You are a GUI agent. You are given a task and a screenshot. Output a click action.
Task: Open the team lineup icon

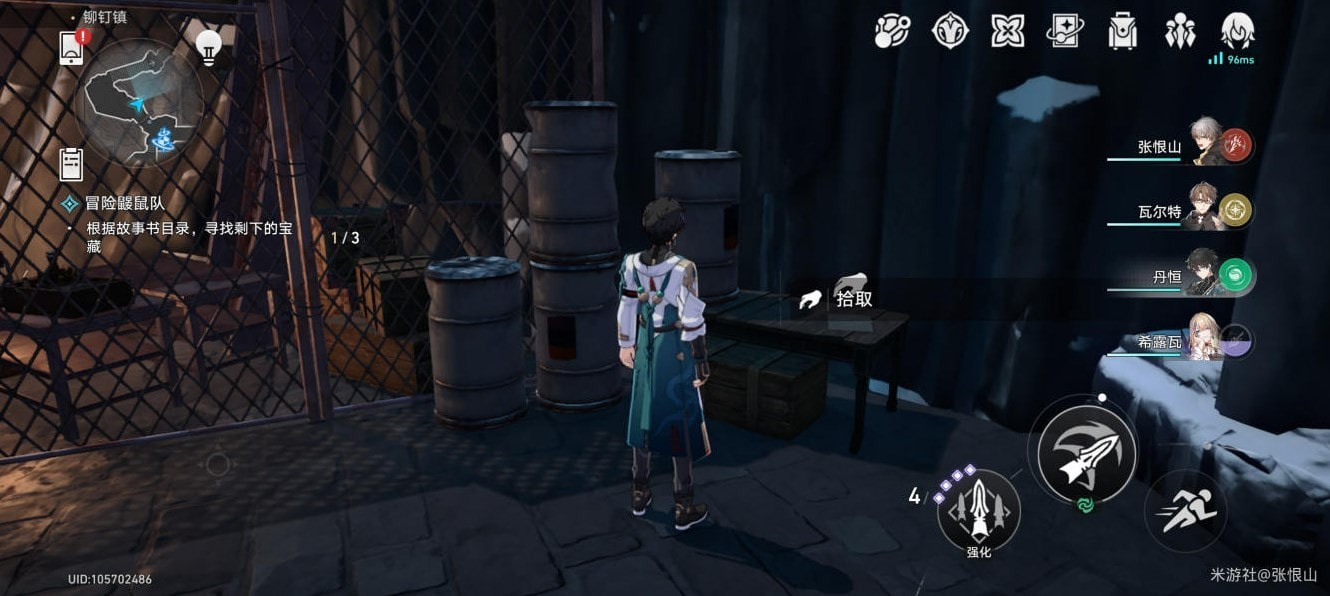pyautogui.click(x=1180, y=31)
